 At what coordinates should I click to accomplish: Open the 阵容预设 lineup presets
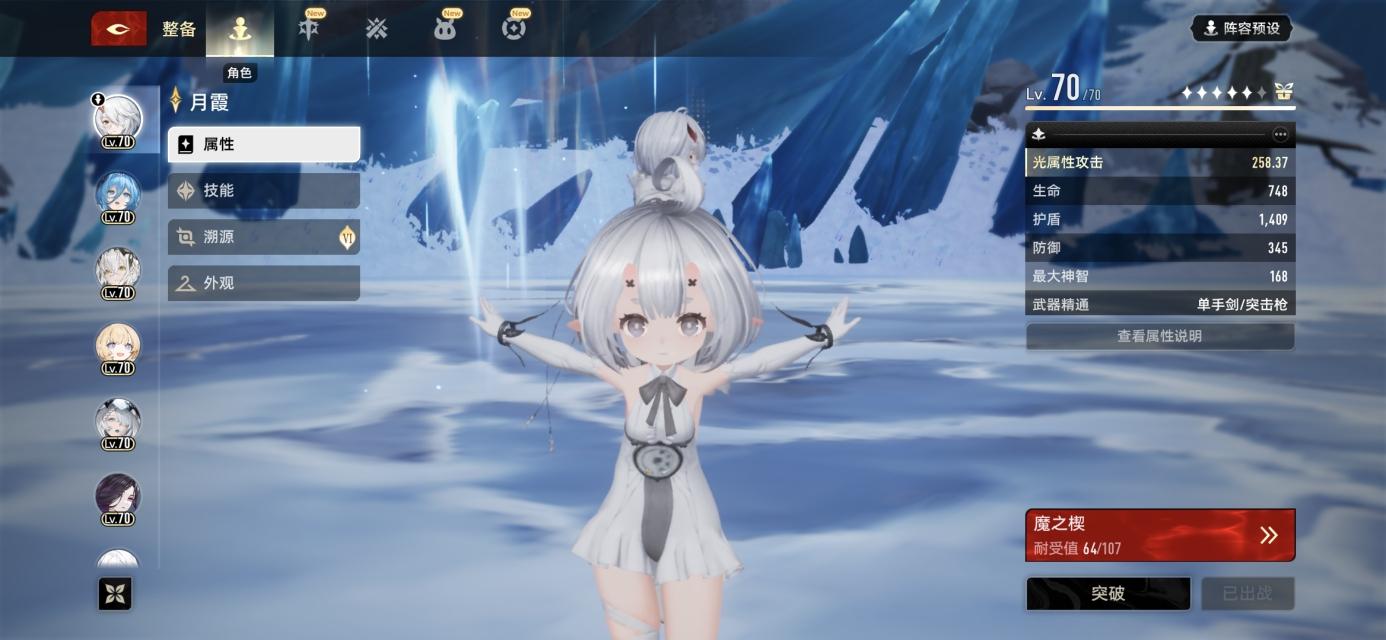1241,28
